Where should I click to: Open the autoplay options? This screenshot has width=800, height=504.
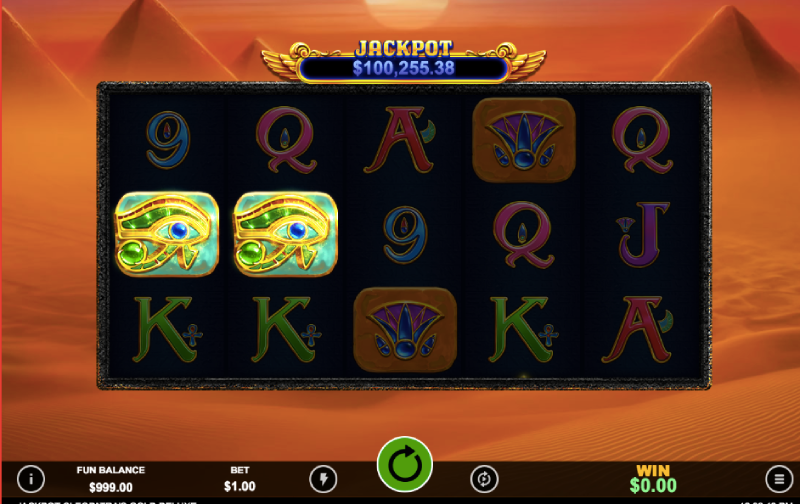coord(485,478)
